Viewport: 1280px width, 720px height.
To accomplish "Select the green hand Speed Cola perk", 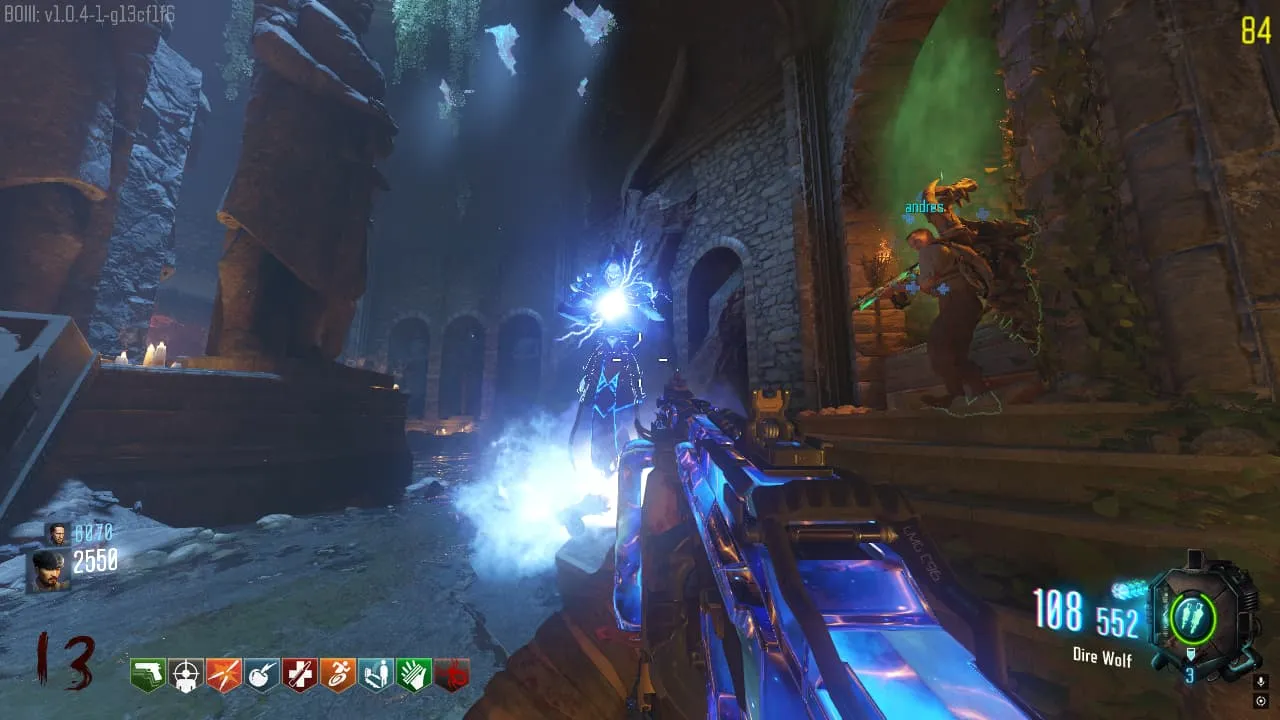I will coord(413,675).
